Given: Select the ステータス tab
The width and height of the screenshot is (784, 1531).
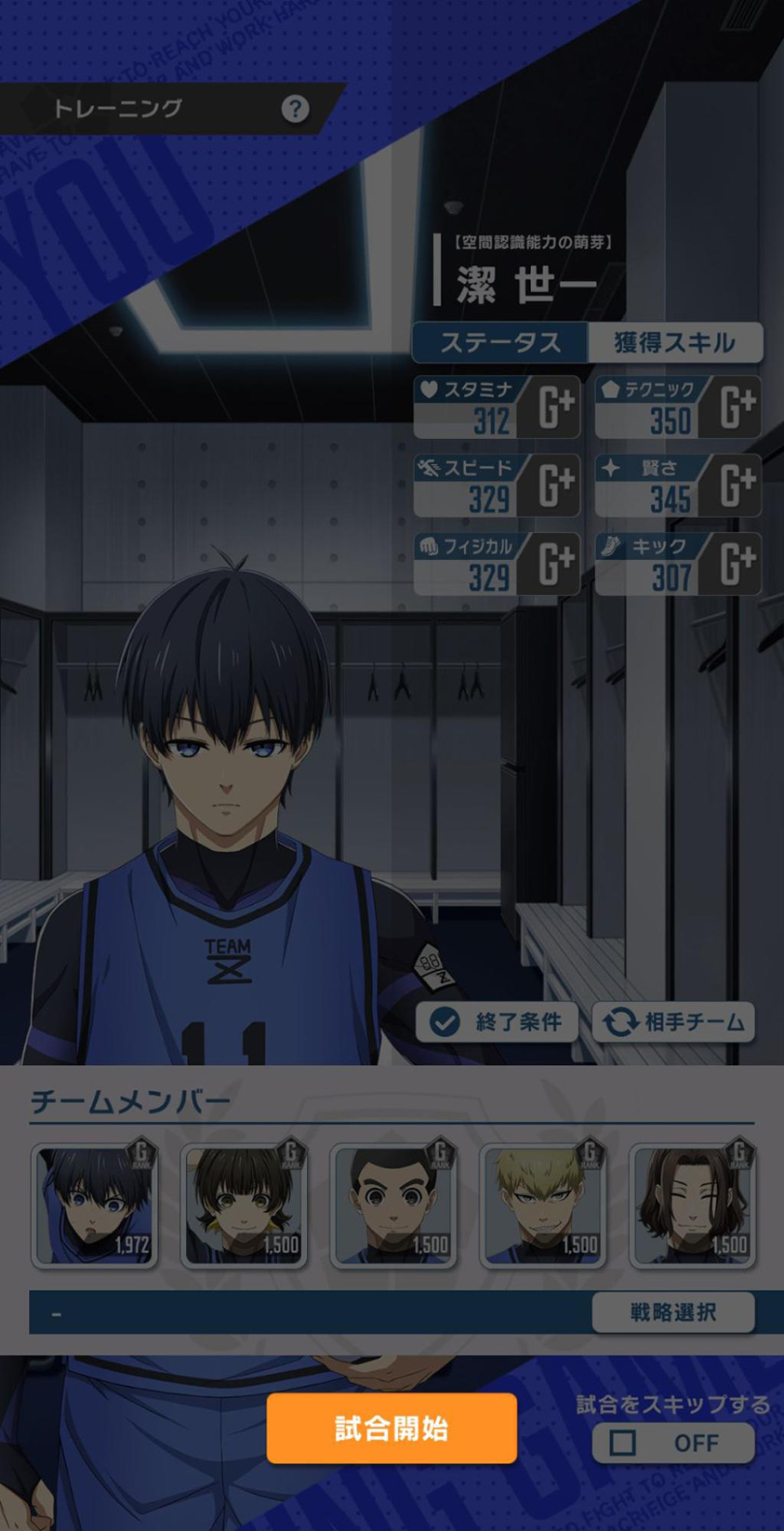Looking at the screenshot, I should [500, 342].
